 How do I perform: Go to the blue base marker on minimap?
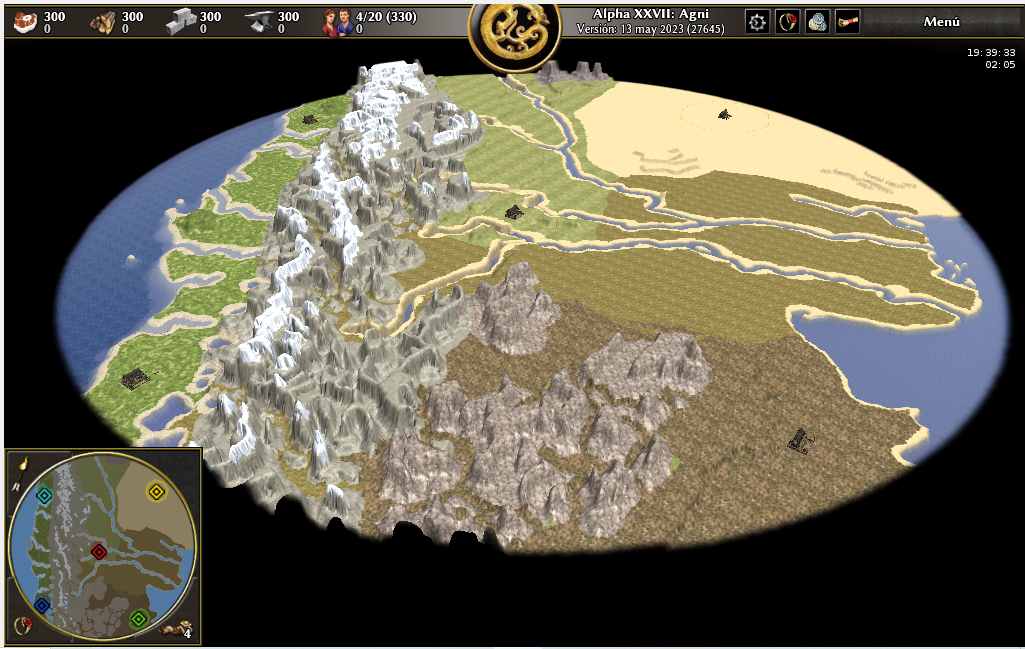[41, 605]
